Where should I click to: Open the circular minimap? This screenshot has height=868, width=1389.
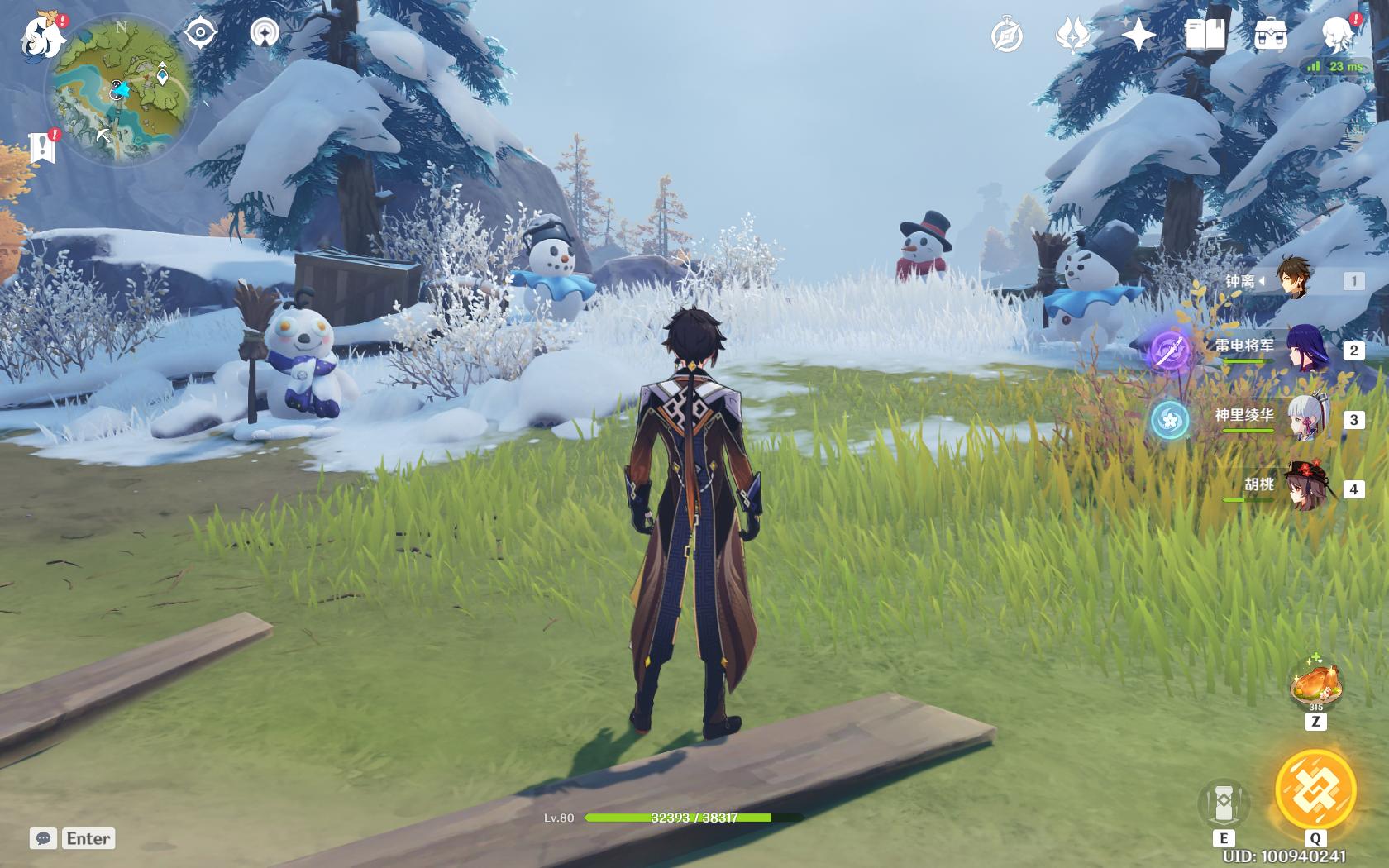click(x=122, y=91)
